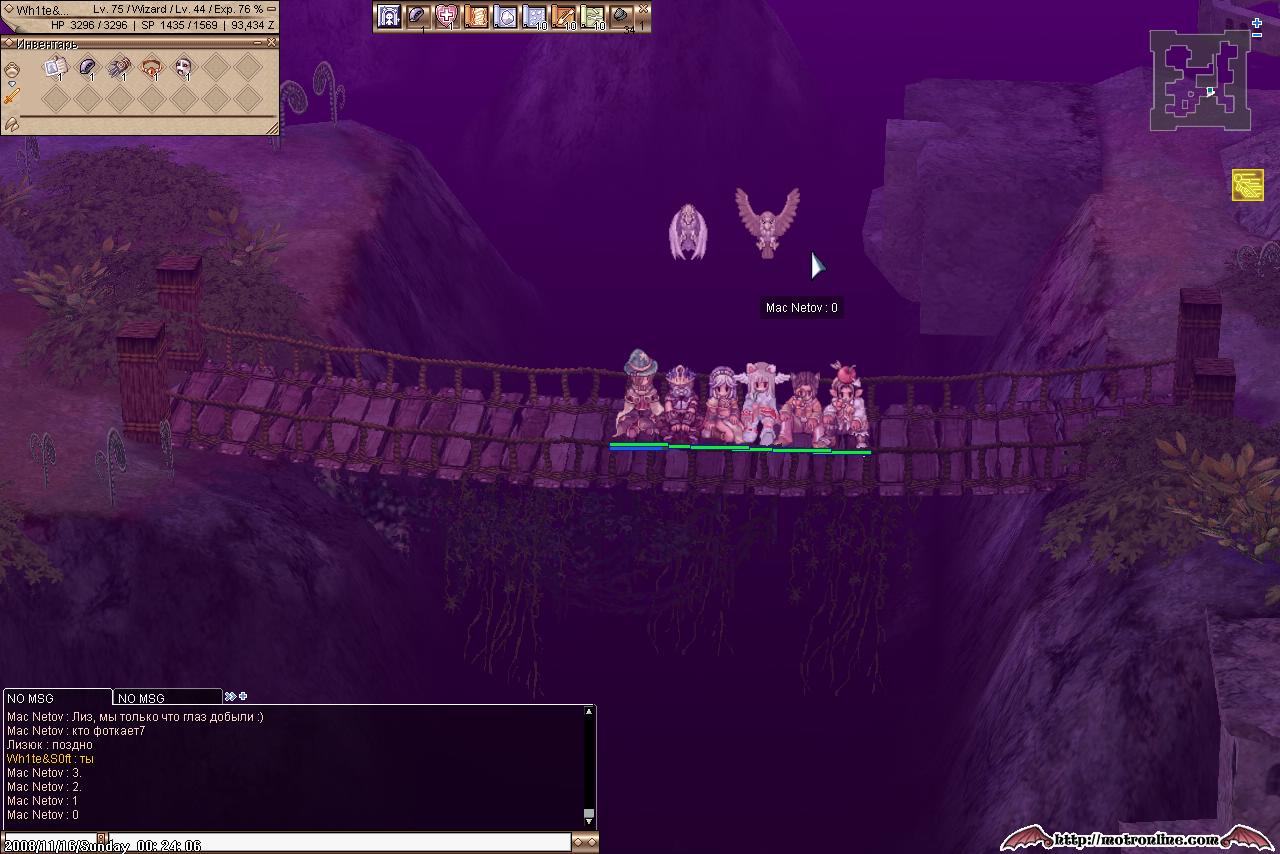This screenshot has width=1280, height=854.
Task: Switch to the second NO MSG chat tab
Action: click(x=167, y=698)
